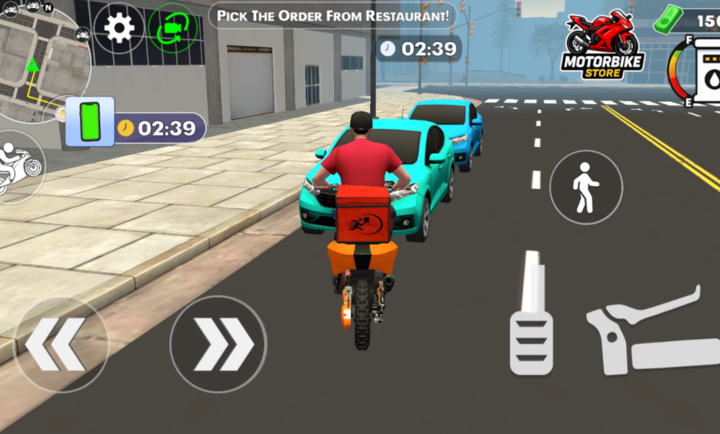
Task: Open the Motorbike Store
Action: tap(603, 46)
